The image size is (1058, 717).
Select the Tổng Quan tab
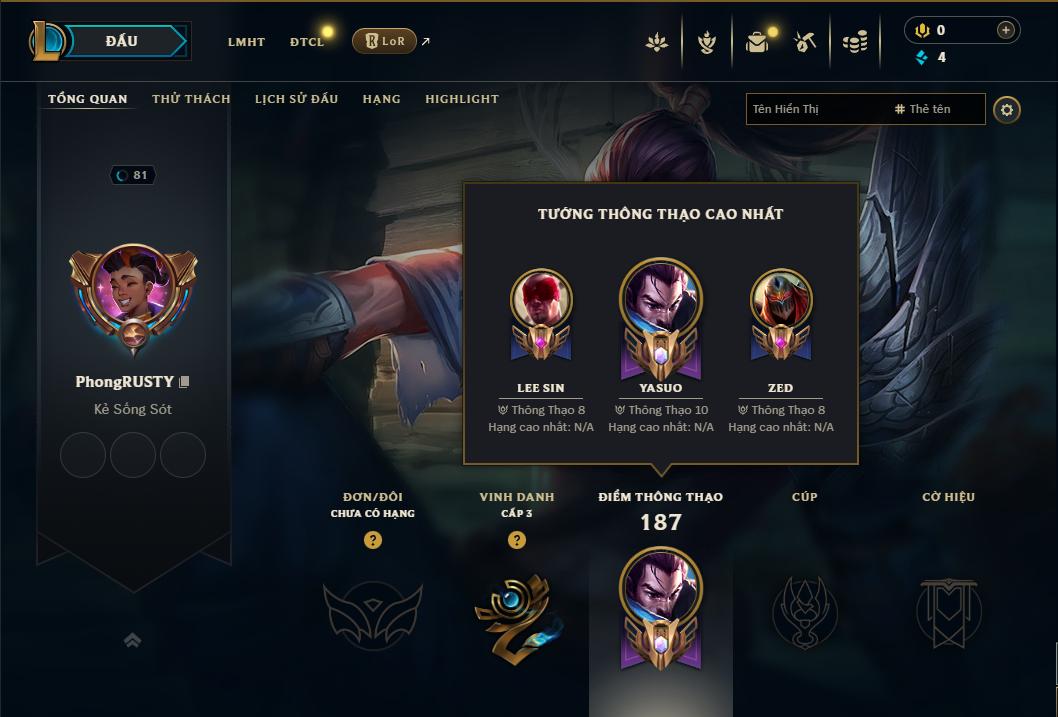click(88, 99)
